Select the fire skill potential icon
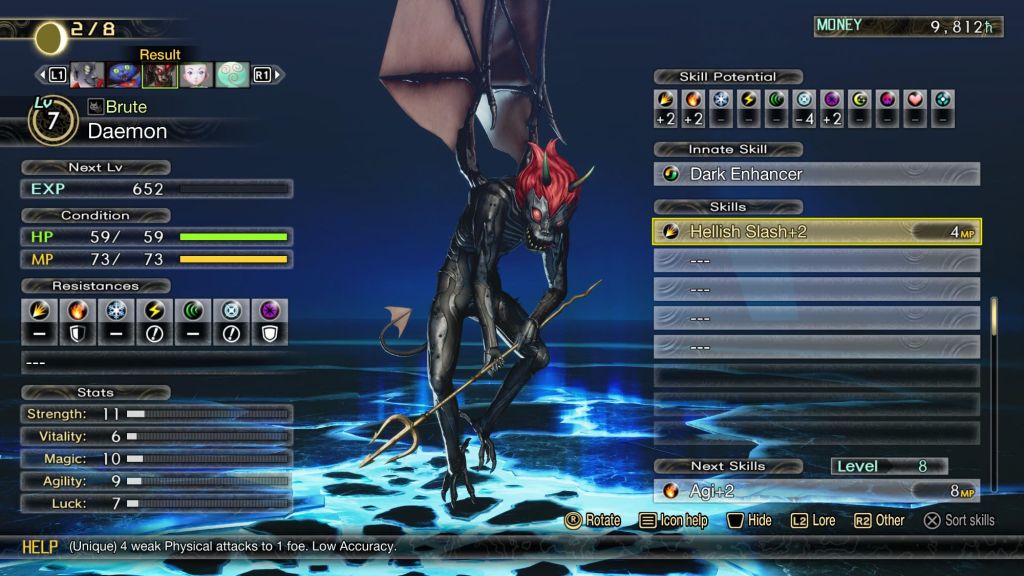This screenshot has height=576, width=1024. (693, 100)
